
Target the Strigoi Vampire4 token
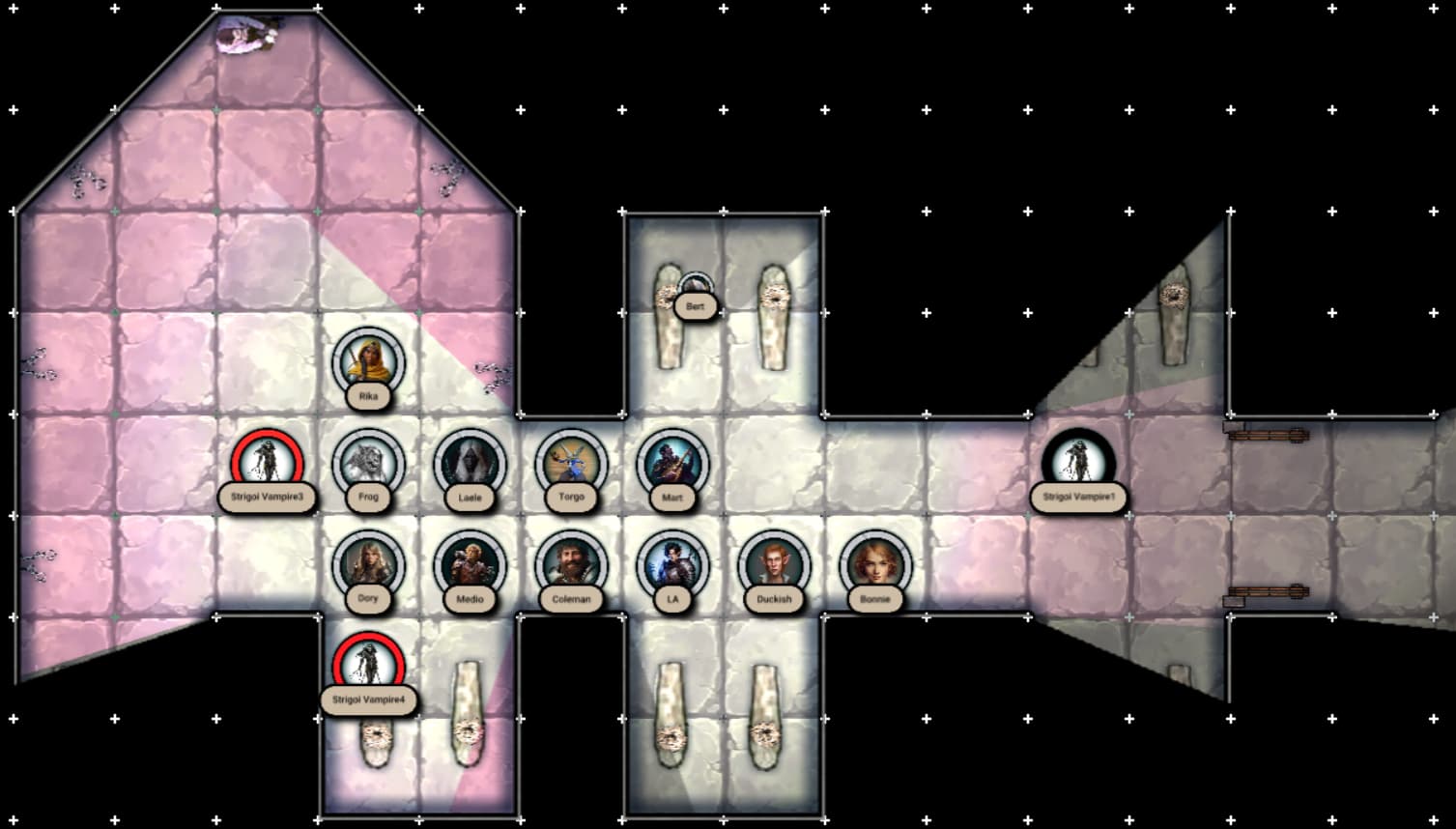point(368,667)
